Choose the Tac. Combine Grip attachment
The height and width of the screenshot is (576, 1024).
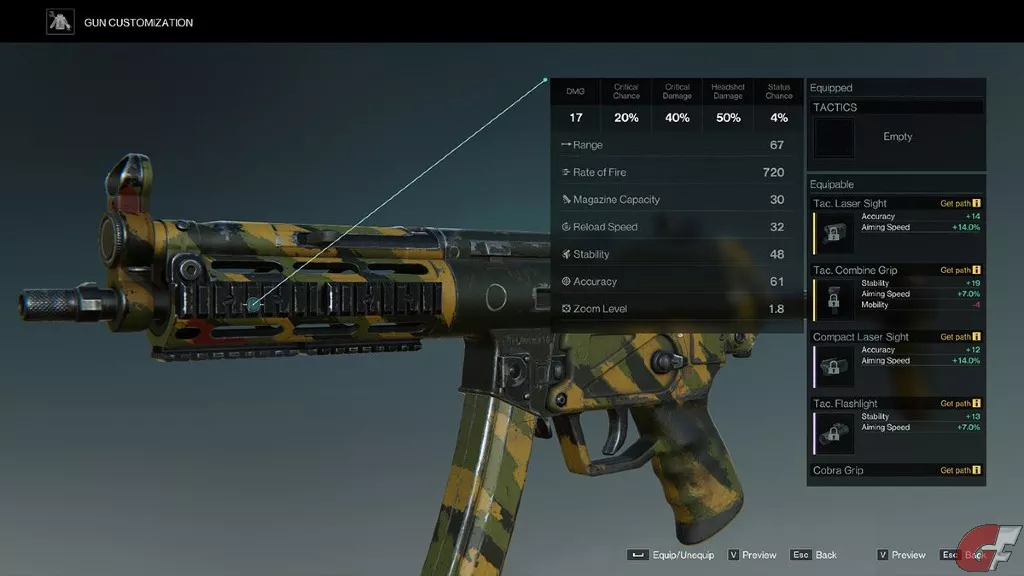click(896, 293)
